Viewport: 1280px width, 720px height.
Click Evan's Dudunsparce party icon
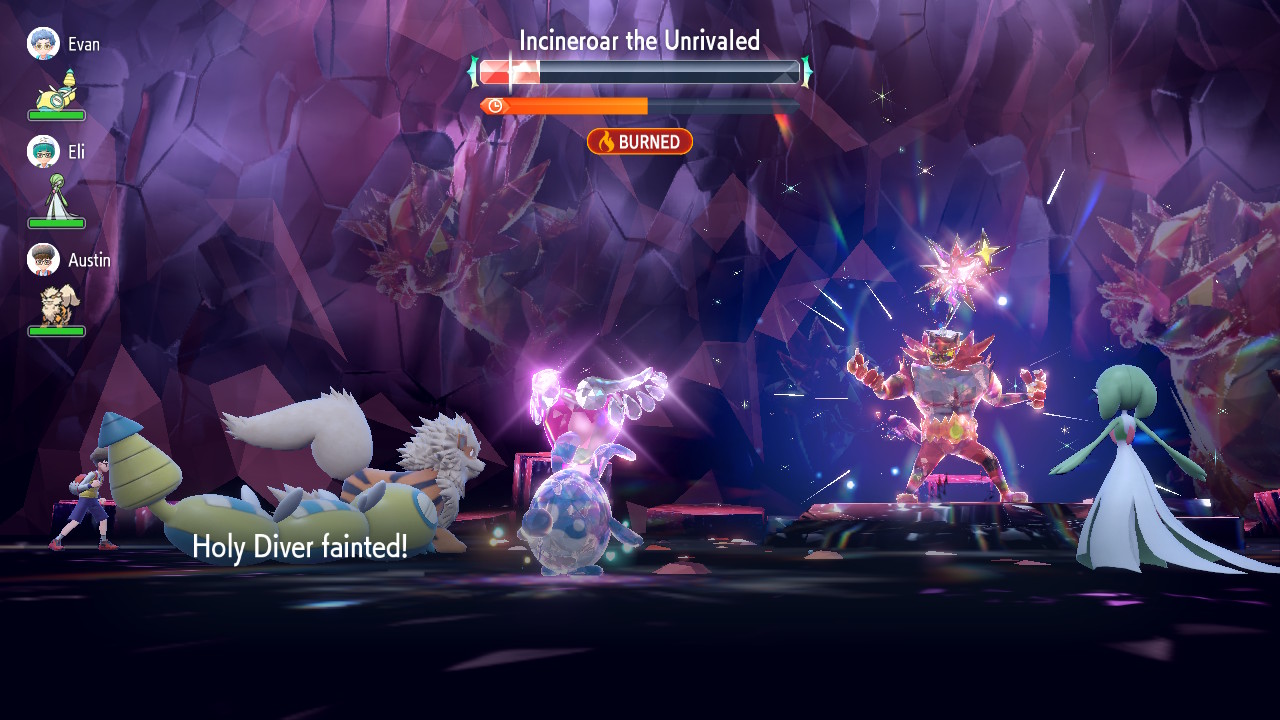(x=57, y=90)
